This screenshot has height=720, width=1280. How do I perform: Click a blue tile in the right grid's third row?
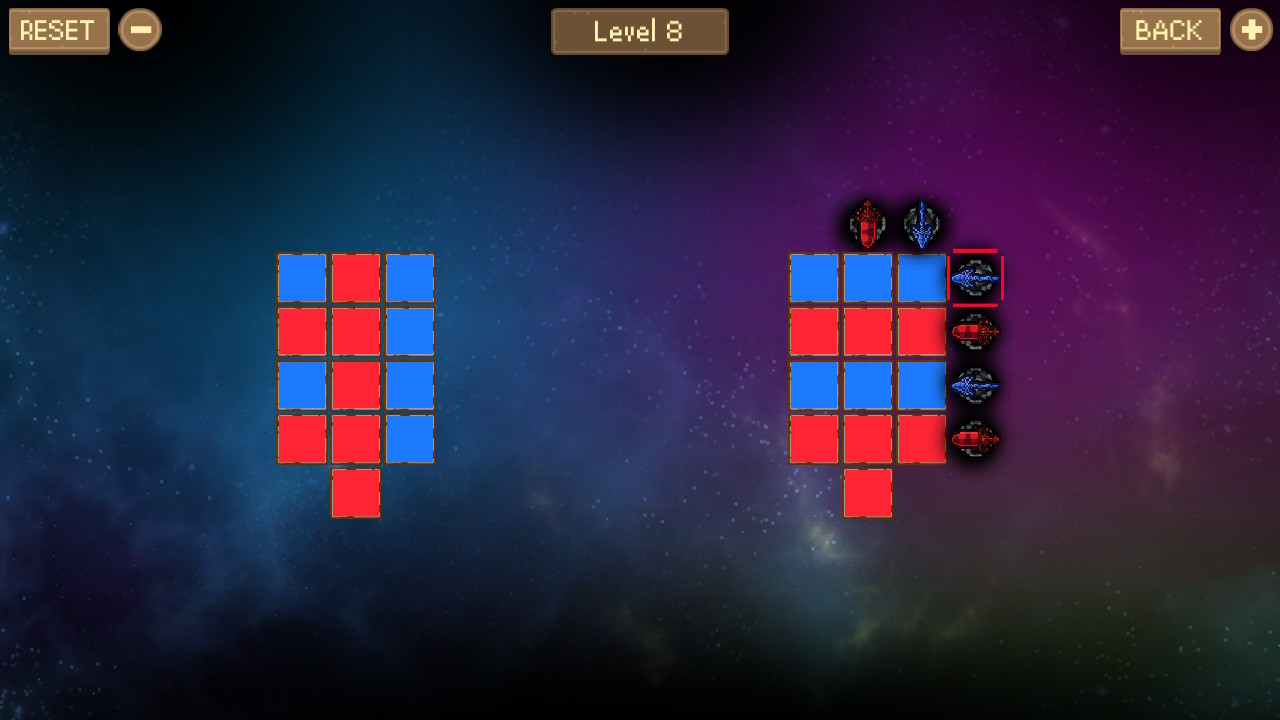[867, 385]
